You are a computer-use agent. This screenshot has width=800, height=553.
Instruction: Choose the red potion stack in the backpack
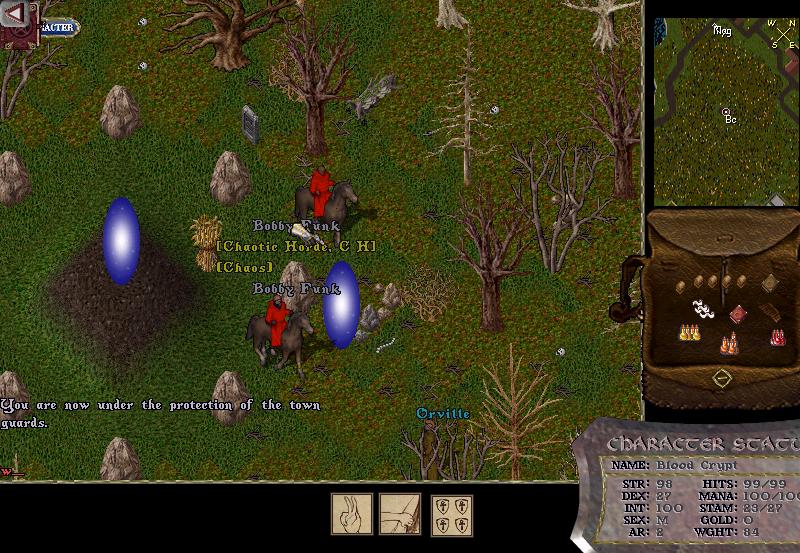click(777, 336)
